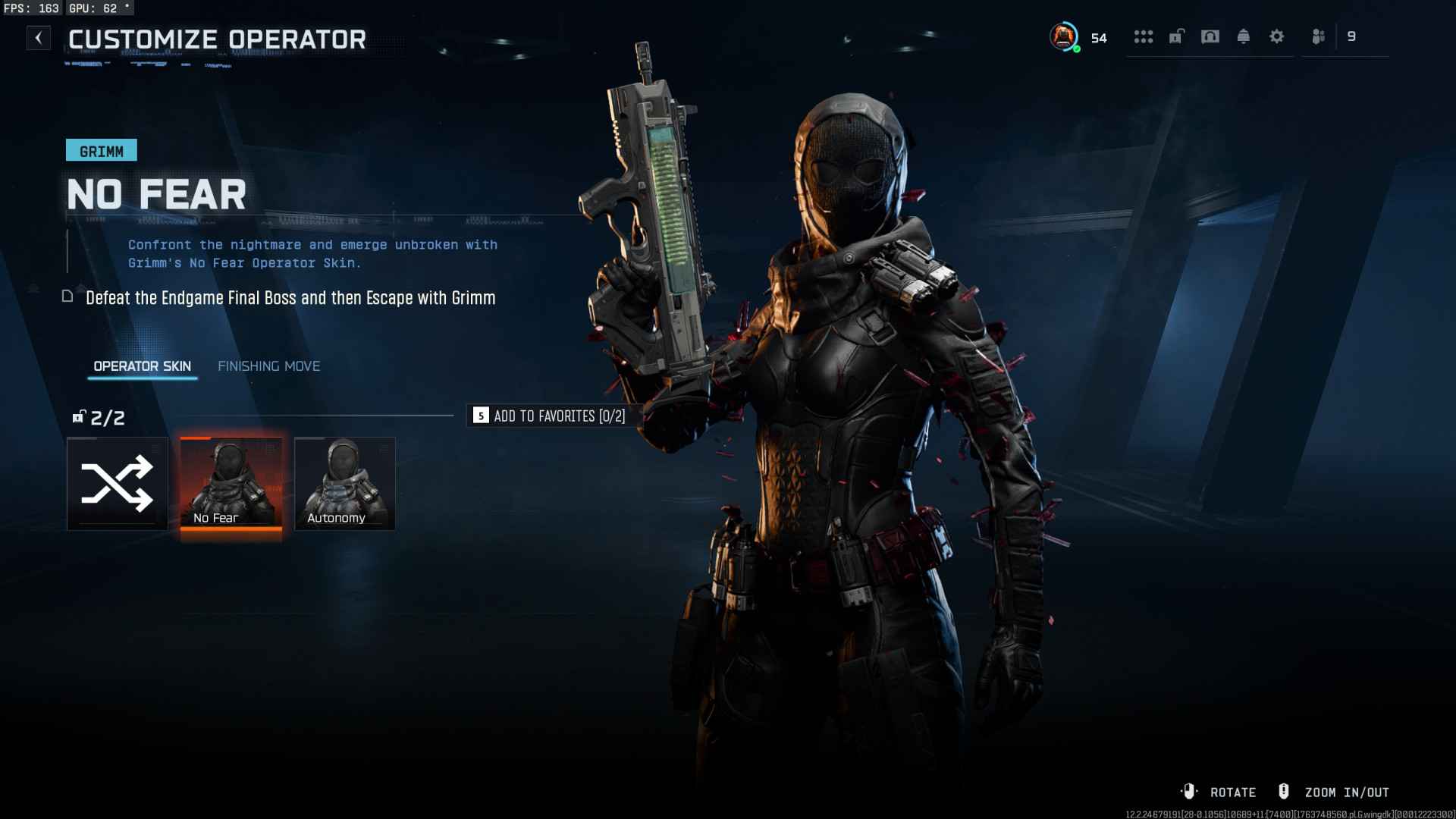Viewport: 1456px width, 819px height.
Task: Add skin to favorites
Action: click(549, 416)
